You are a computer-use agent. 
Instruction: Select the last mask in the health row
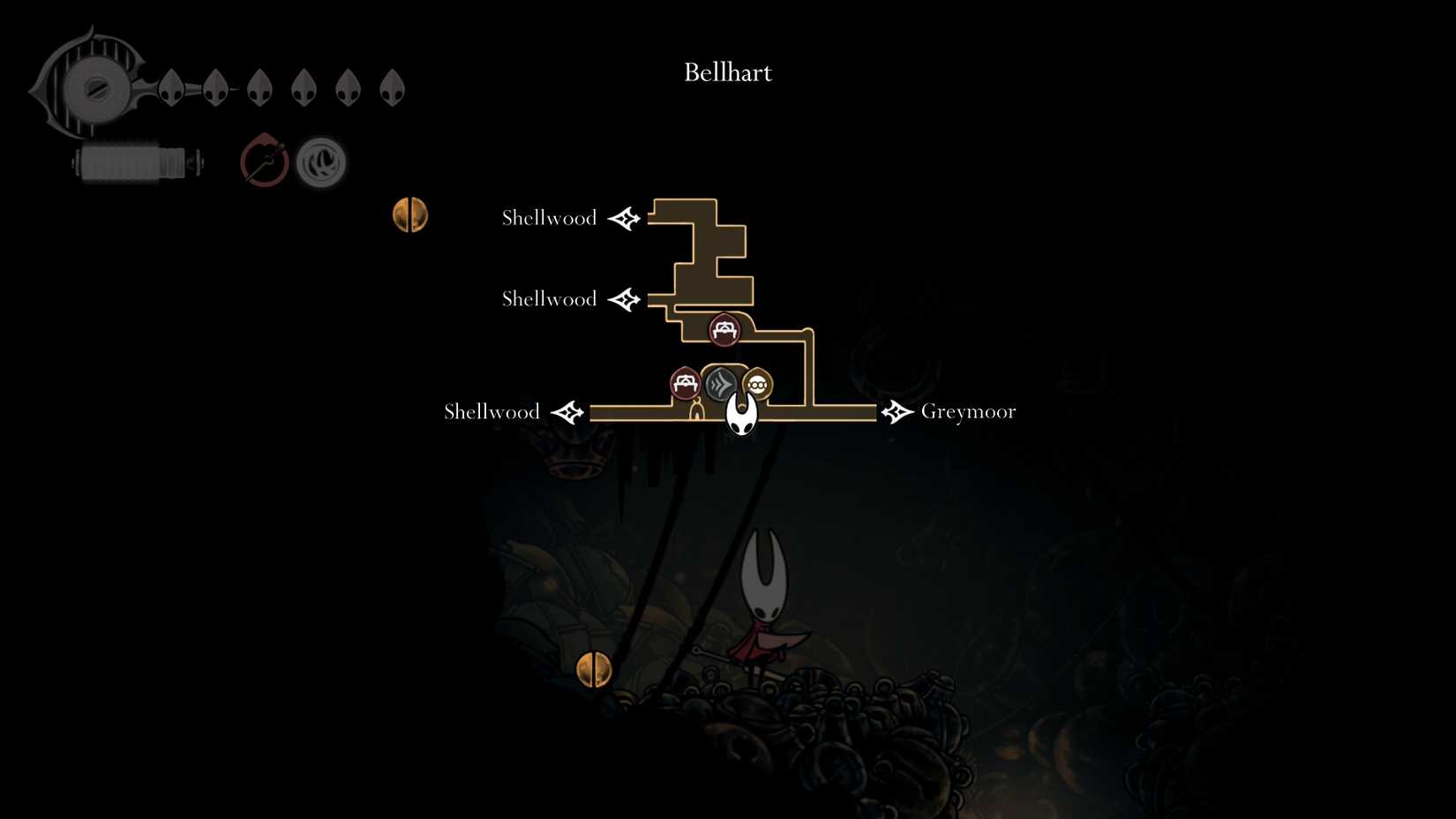[393, 86]
